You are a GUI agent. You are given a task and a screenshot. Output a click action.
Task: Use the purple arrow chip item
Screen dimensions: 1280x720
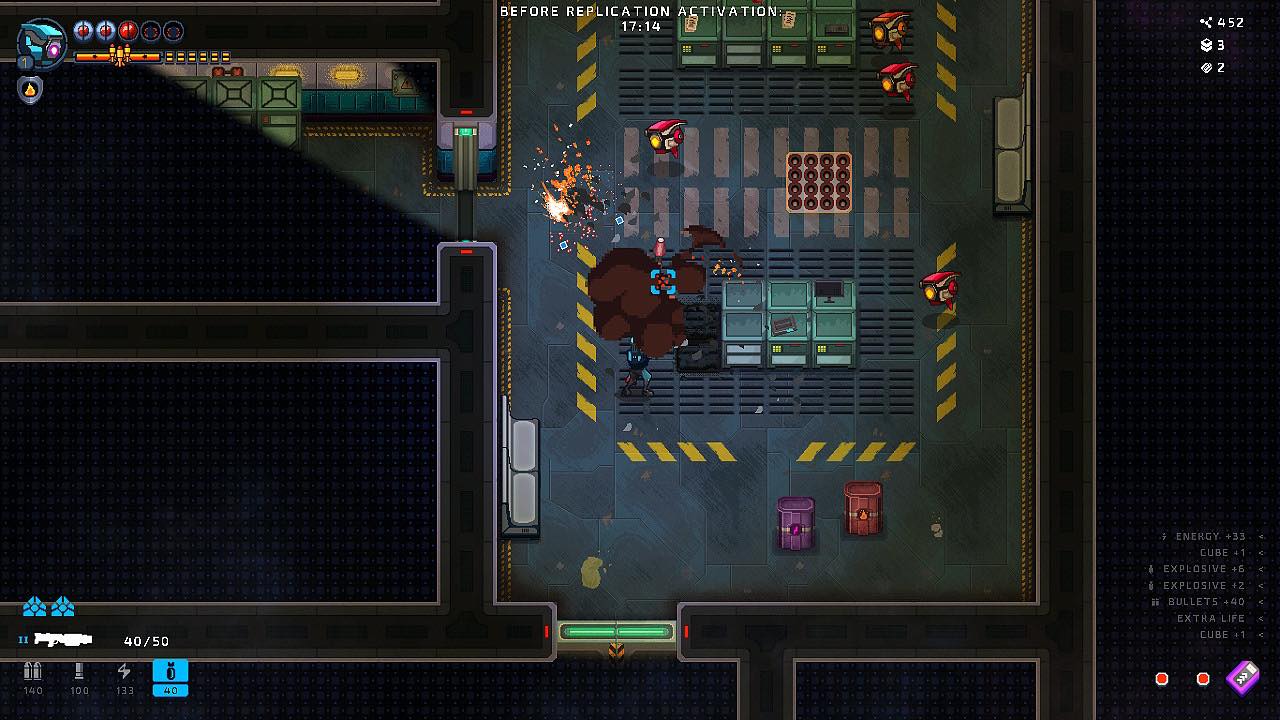(1243, 677)
